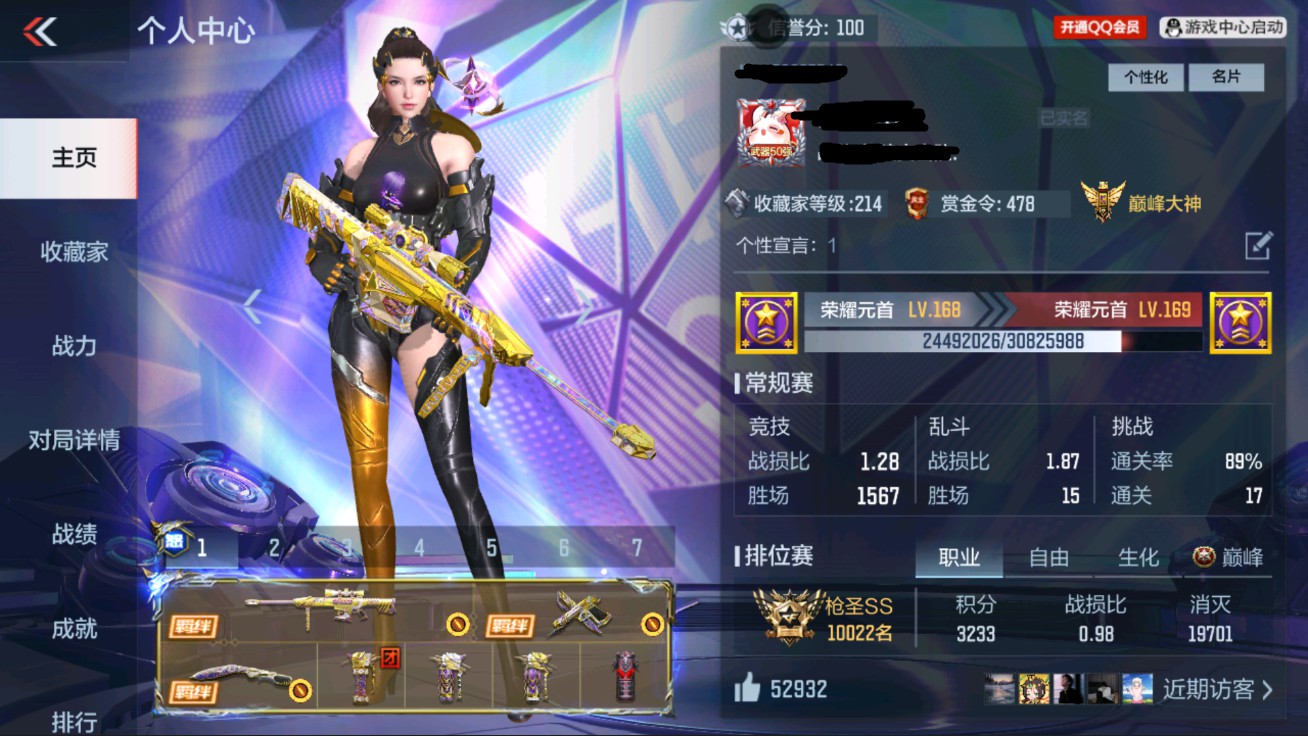Click the 游戏中心启动 button

[1222, 27]
